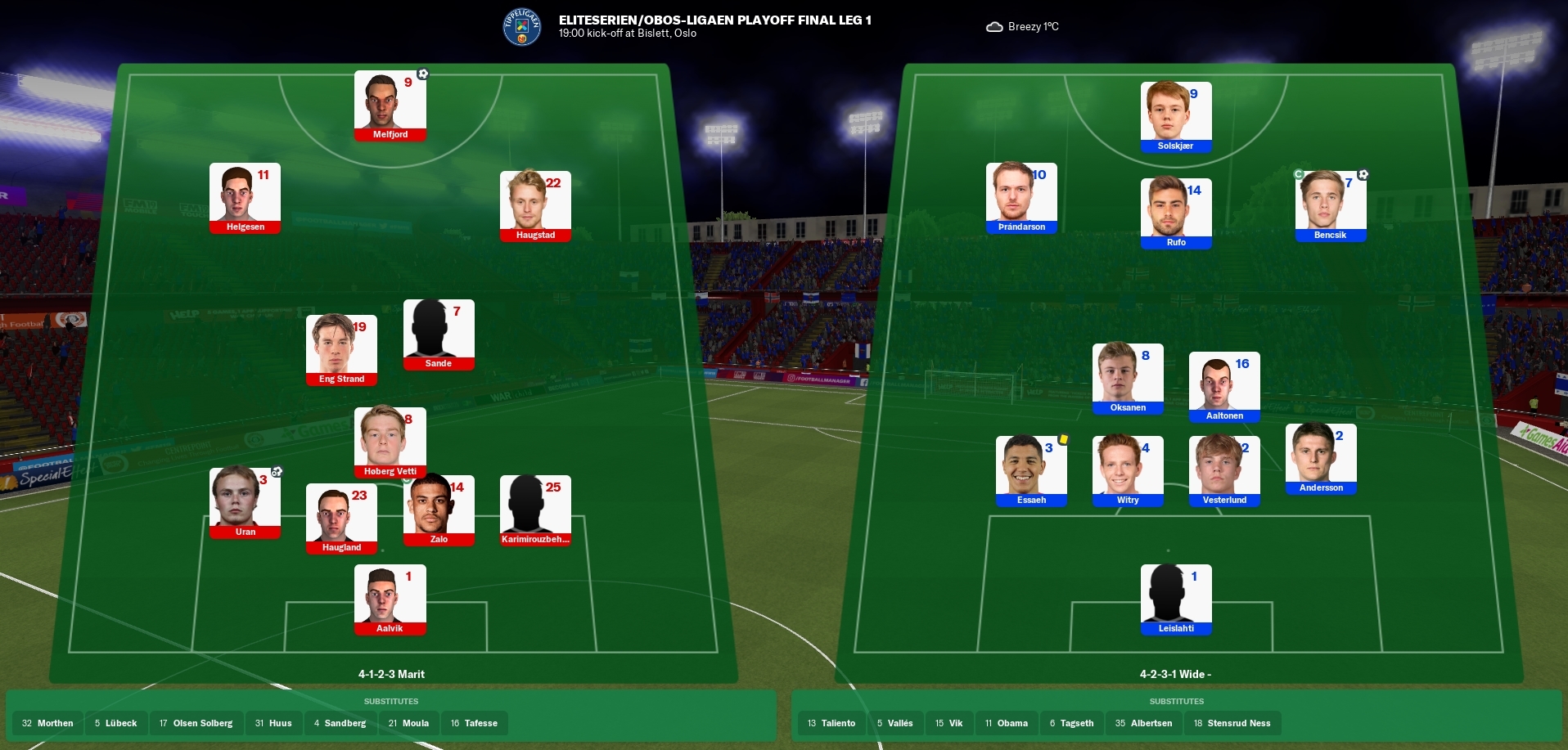The height and width of the screenshot is (750, 1568).
Task: Choose goalkeeper Leislahti's card
Action: pyautogui.click(x=1175, y=600)
